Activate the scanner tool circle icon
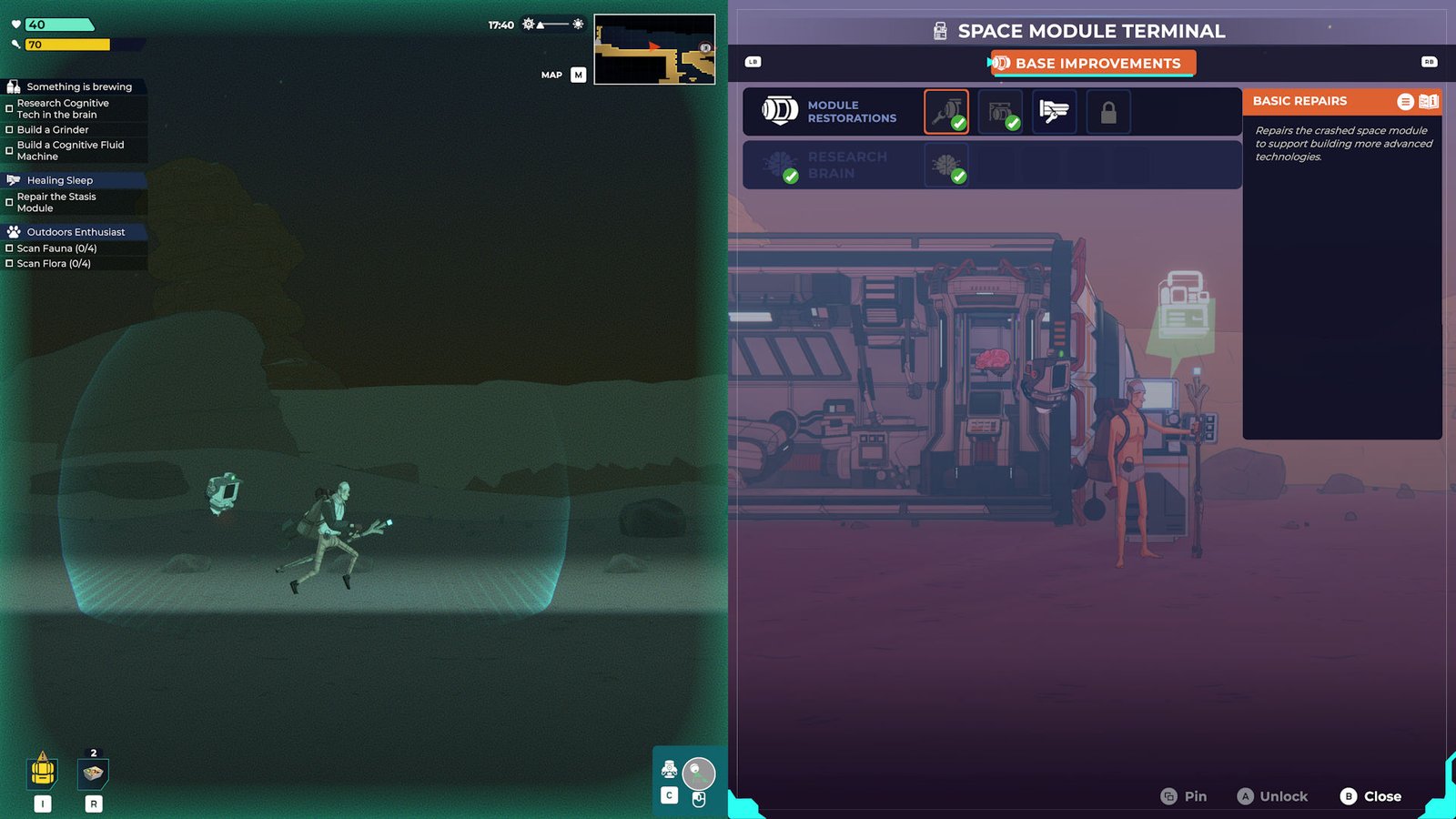 tap(698, 773)
